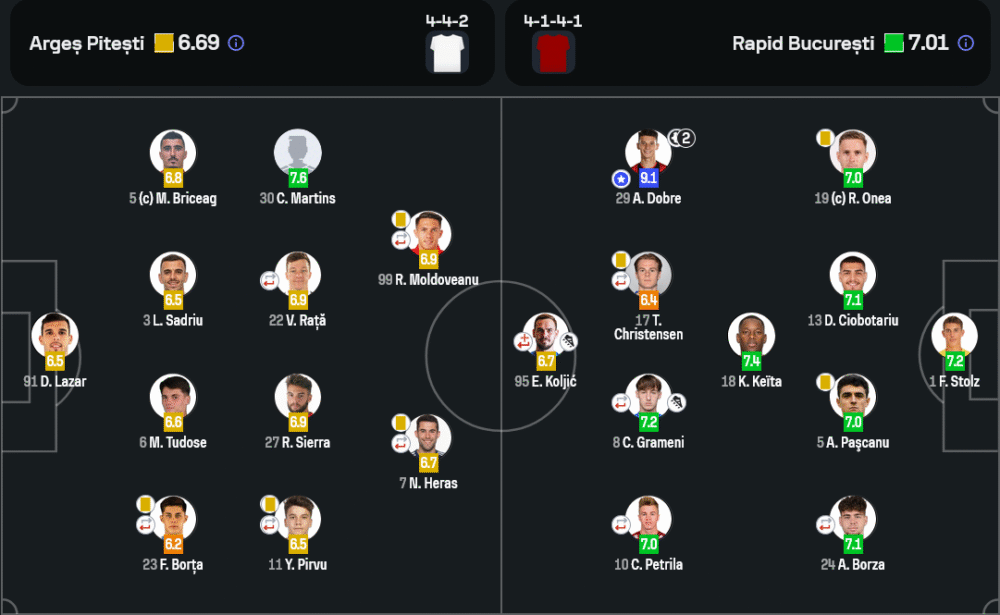Open A. Borza's player profile
This screenshot has height=615, width=1000.
coord(852,520)
